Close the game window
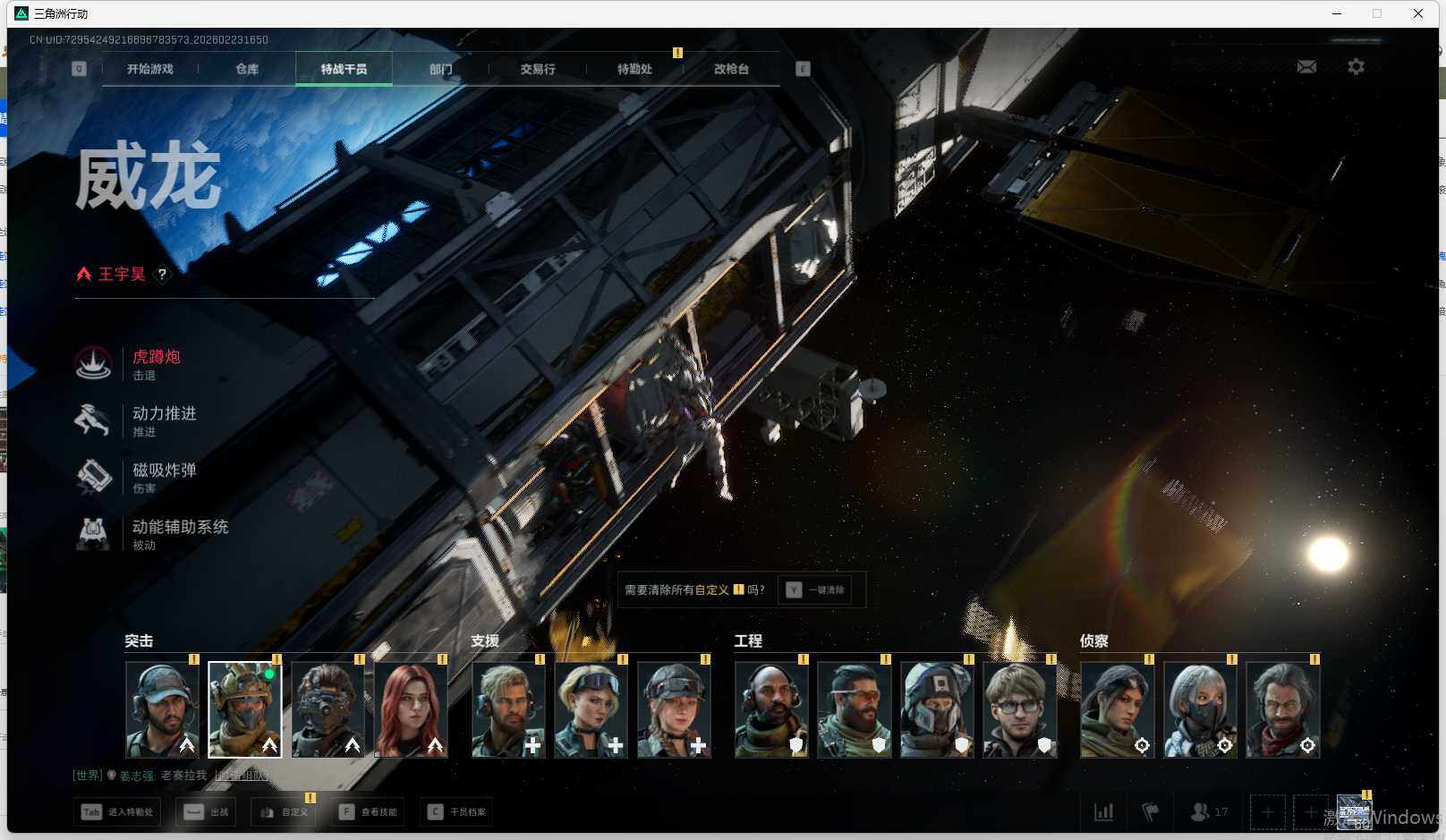 tap(1418, 13)
